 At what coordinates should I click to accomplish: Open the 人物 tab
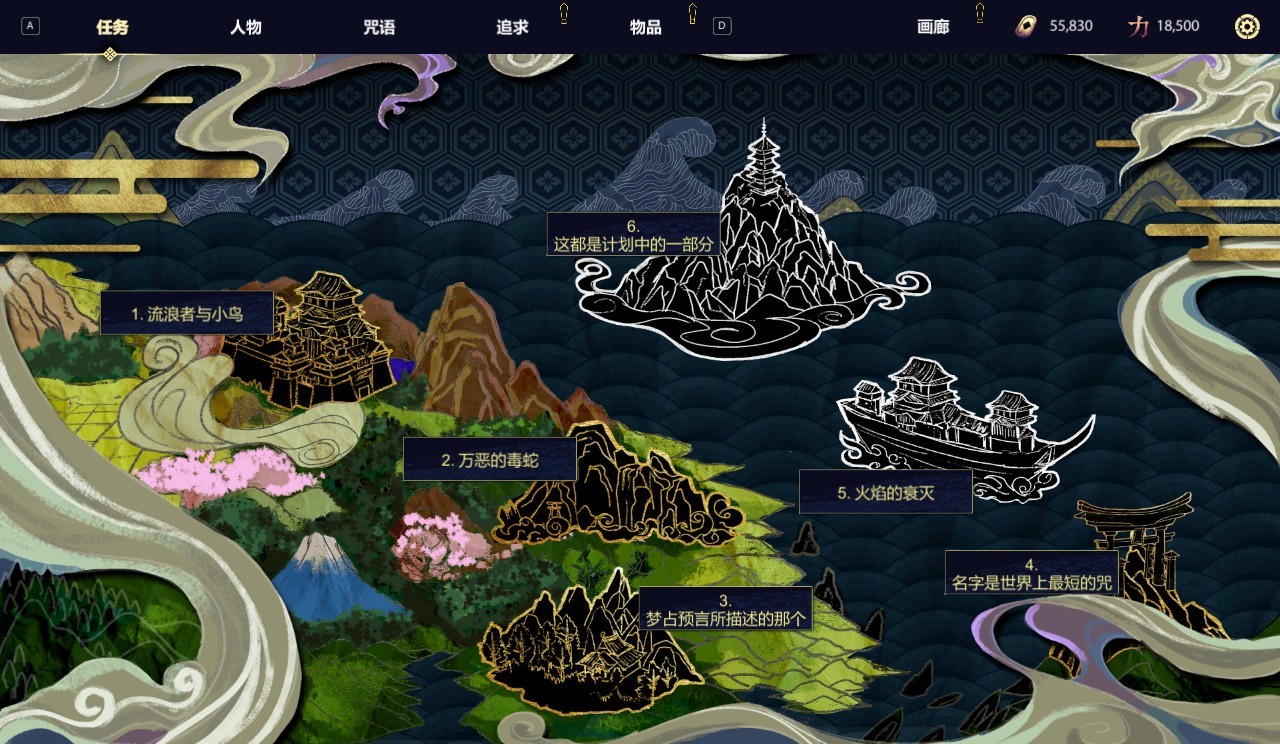245,27
